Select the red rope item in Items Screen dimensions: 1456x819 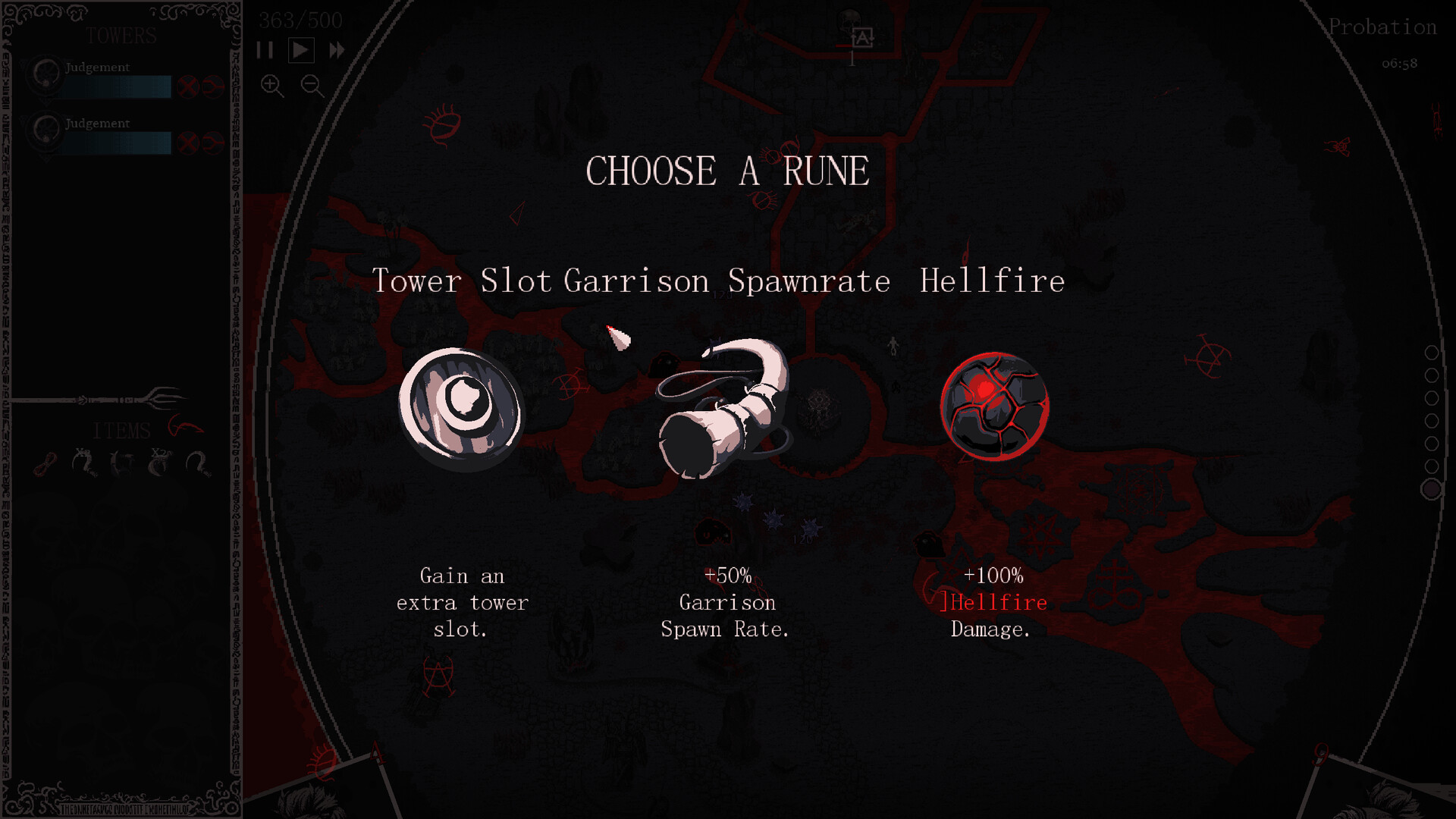pos(45,464)
